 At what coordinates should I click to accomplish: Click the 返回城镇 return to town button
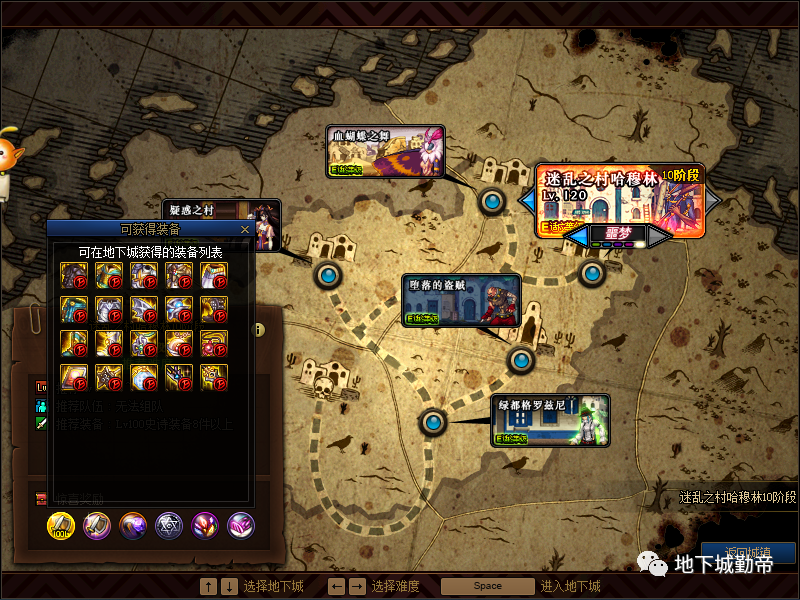tap(748, 553)
